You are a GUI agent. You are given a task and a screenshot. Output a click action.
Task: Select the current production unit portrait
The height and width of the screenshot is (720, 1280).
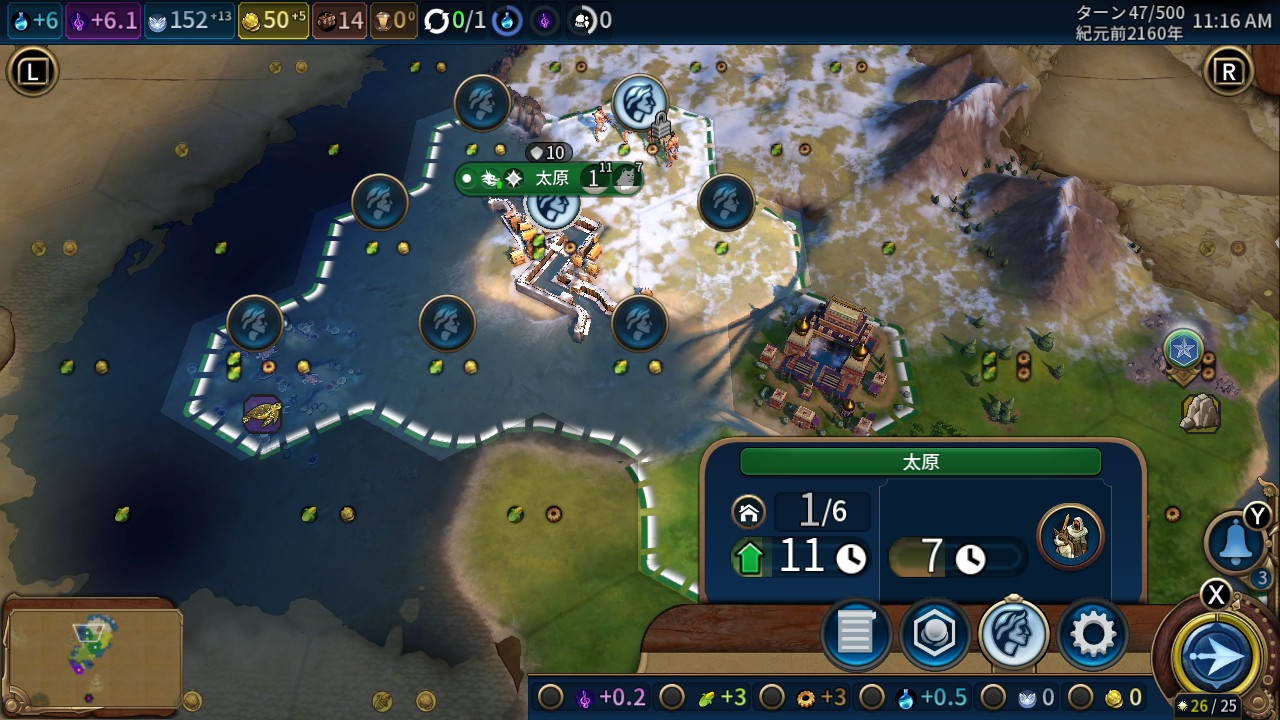1070,537
